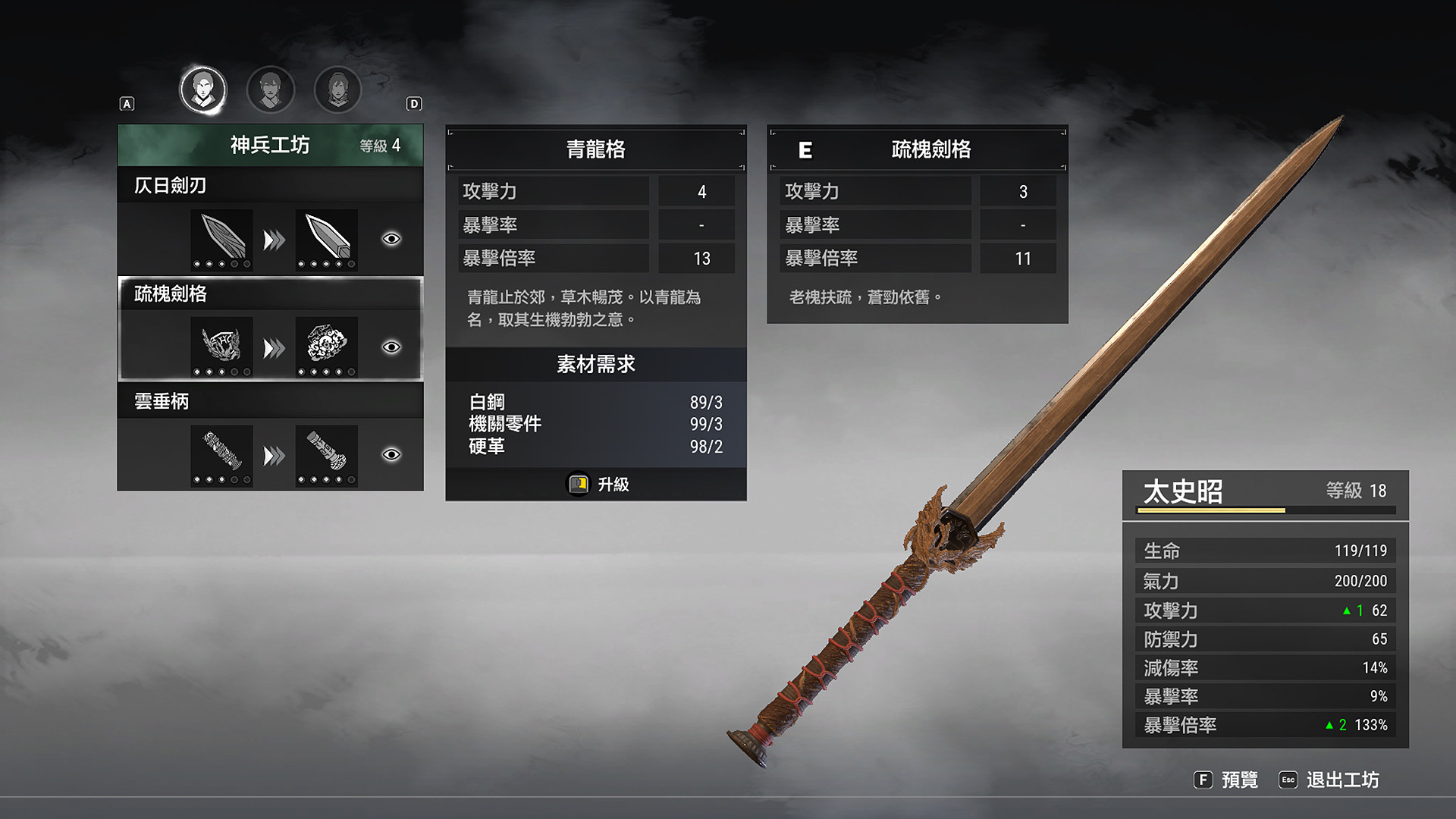Click the controller button icon beside 升級

click(579, 485)
